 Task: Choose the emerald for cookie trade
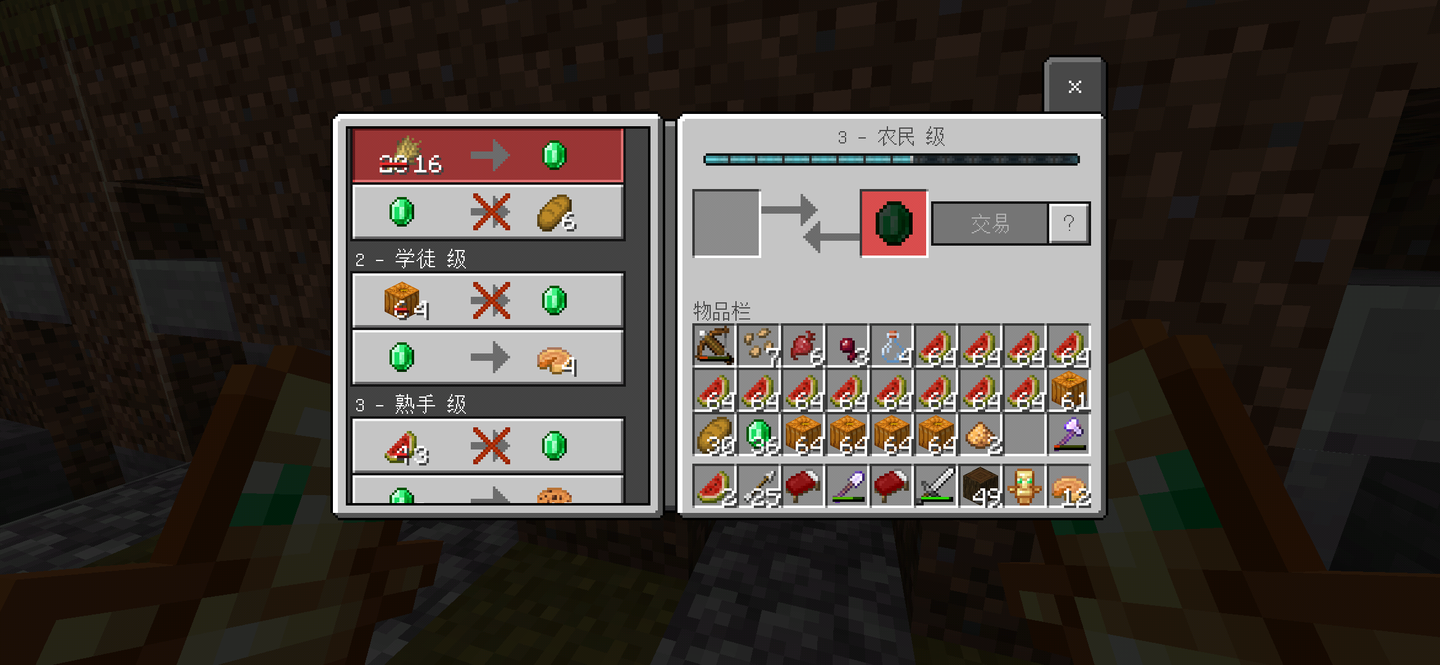pos(488,492)
